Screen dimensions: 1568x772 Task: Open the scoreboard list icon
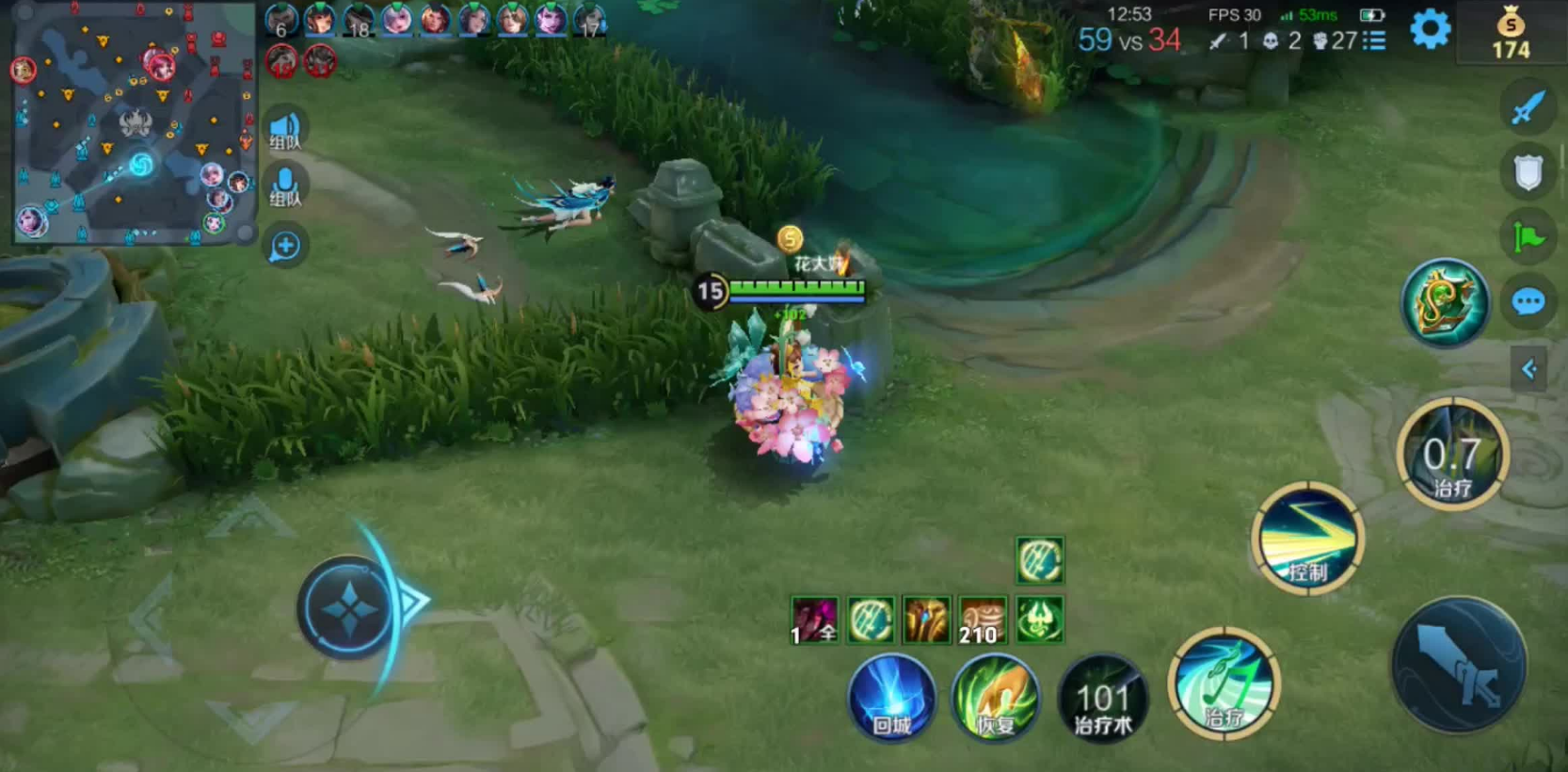click(1374, 40)
